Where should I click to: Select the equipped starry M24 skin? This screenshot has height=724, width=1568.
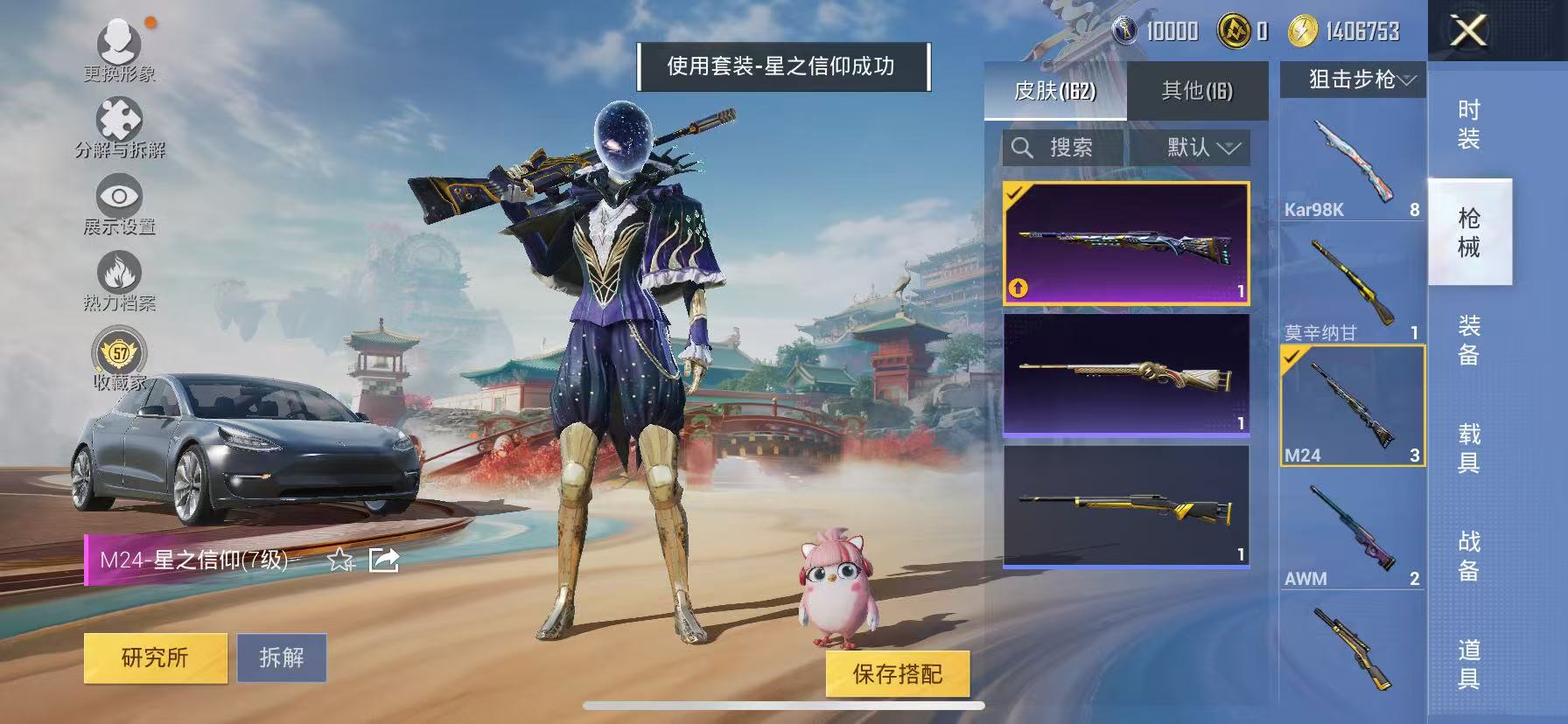(x=1124, y=245)
